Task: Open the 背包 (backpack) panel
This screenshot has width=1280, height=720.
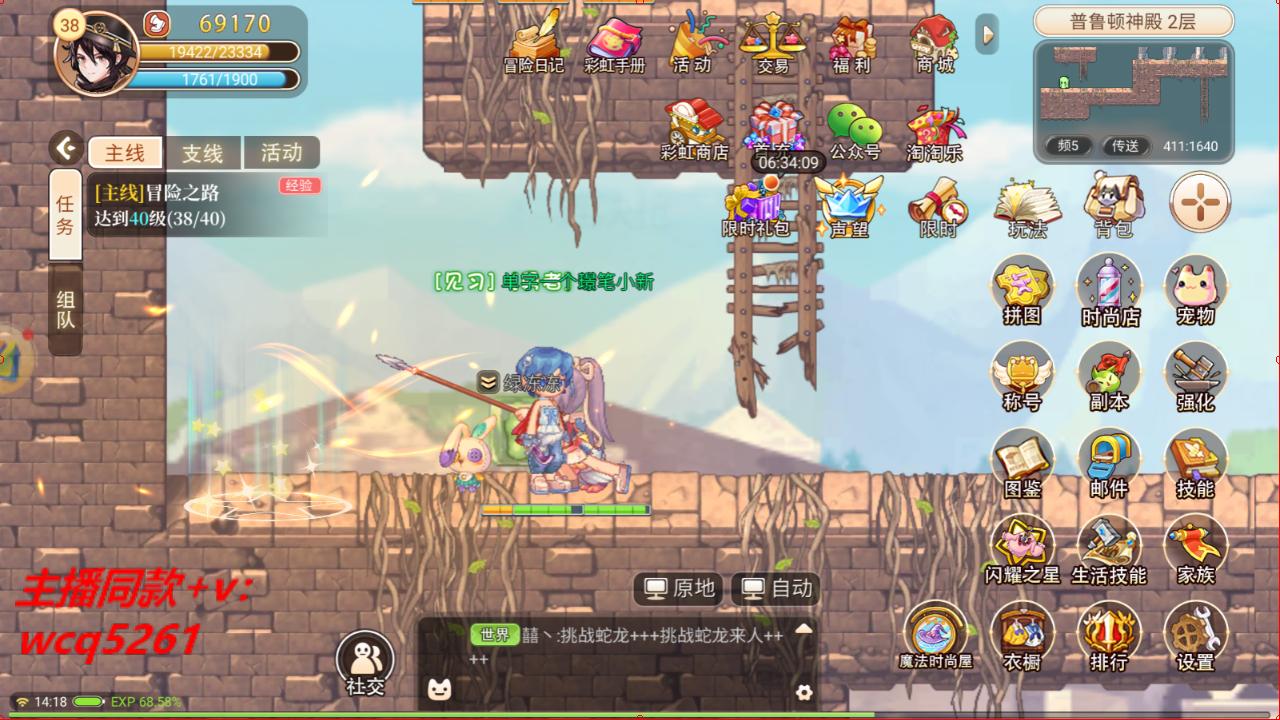Action: pos(1110,205)
